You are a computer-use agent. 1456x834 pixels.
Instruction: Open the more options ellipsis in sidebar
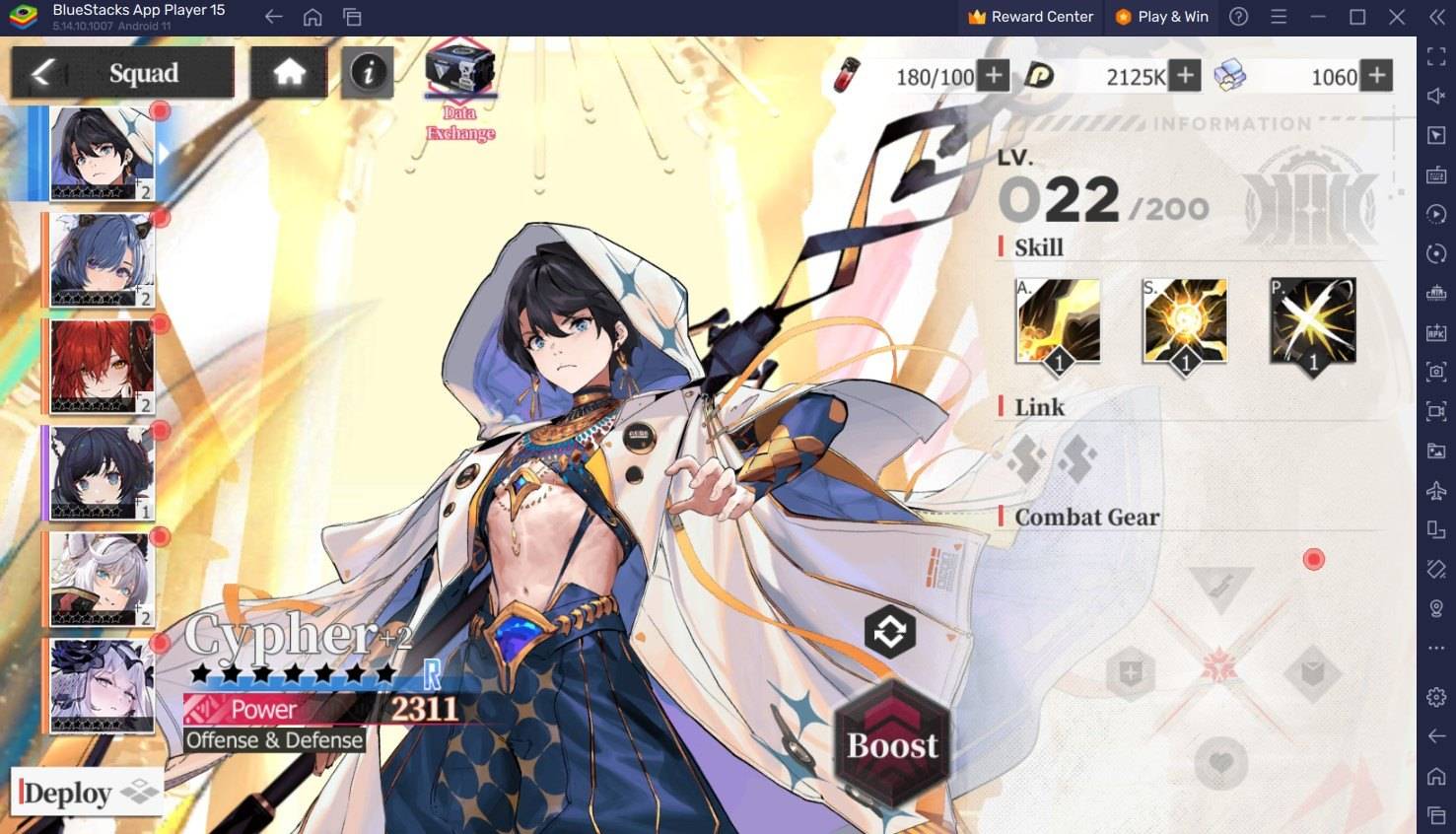tap(1436, 648)
